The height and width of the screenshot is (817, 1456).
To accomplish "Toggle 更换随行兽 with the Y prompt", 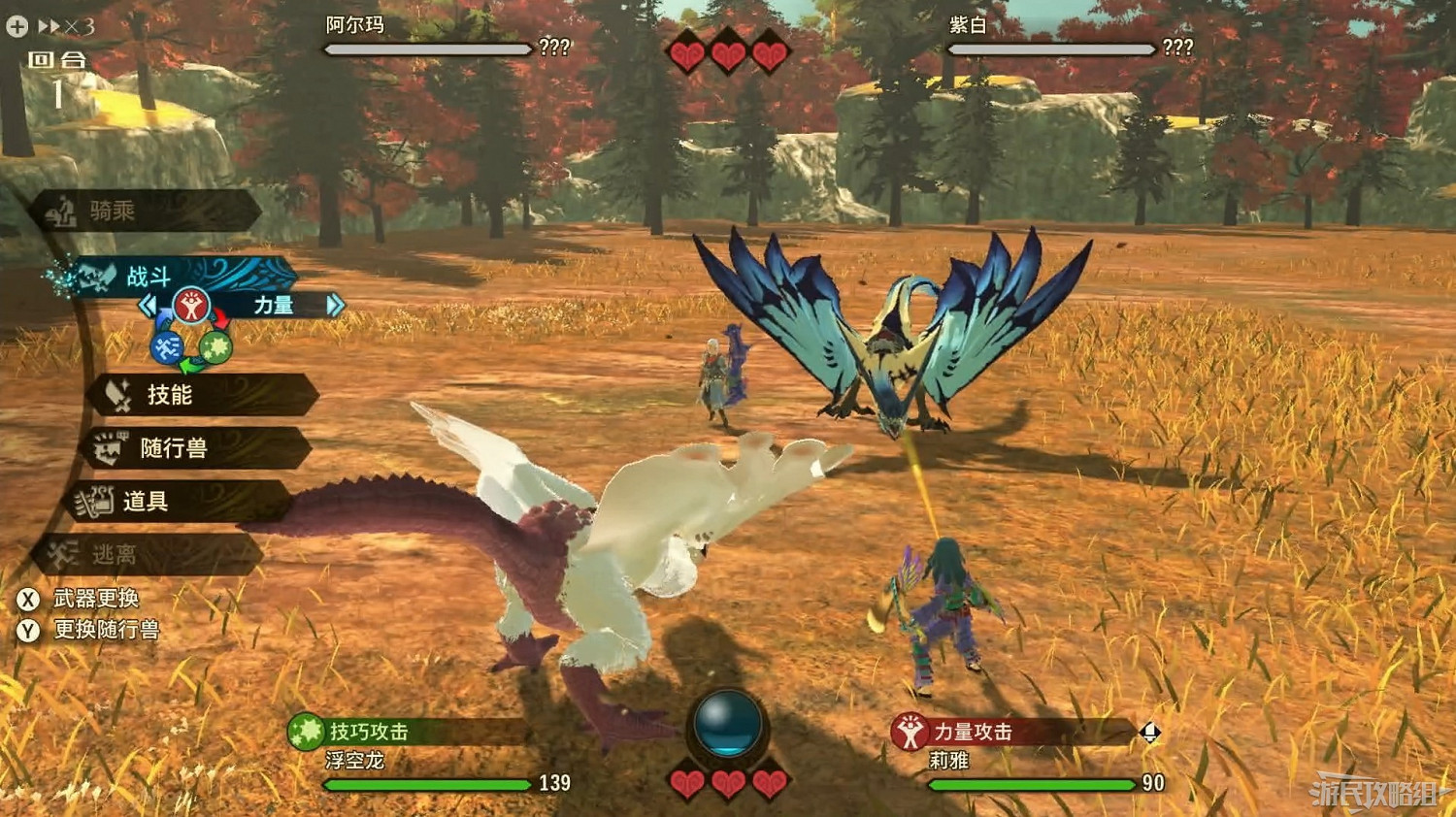I will pos(29,630).
